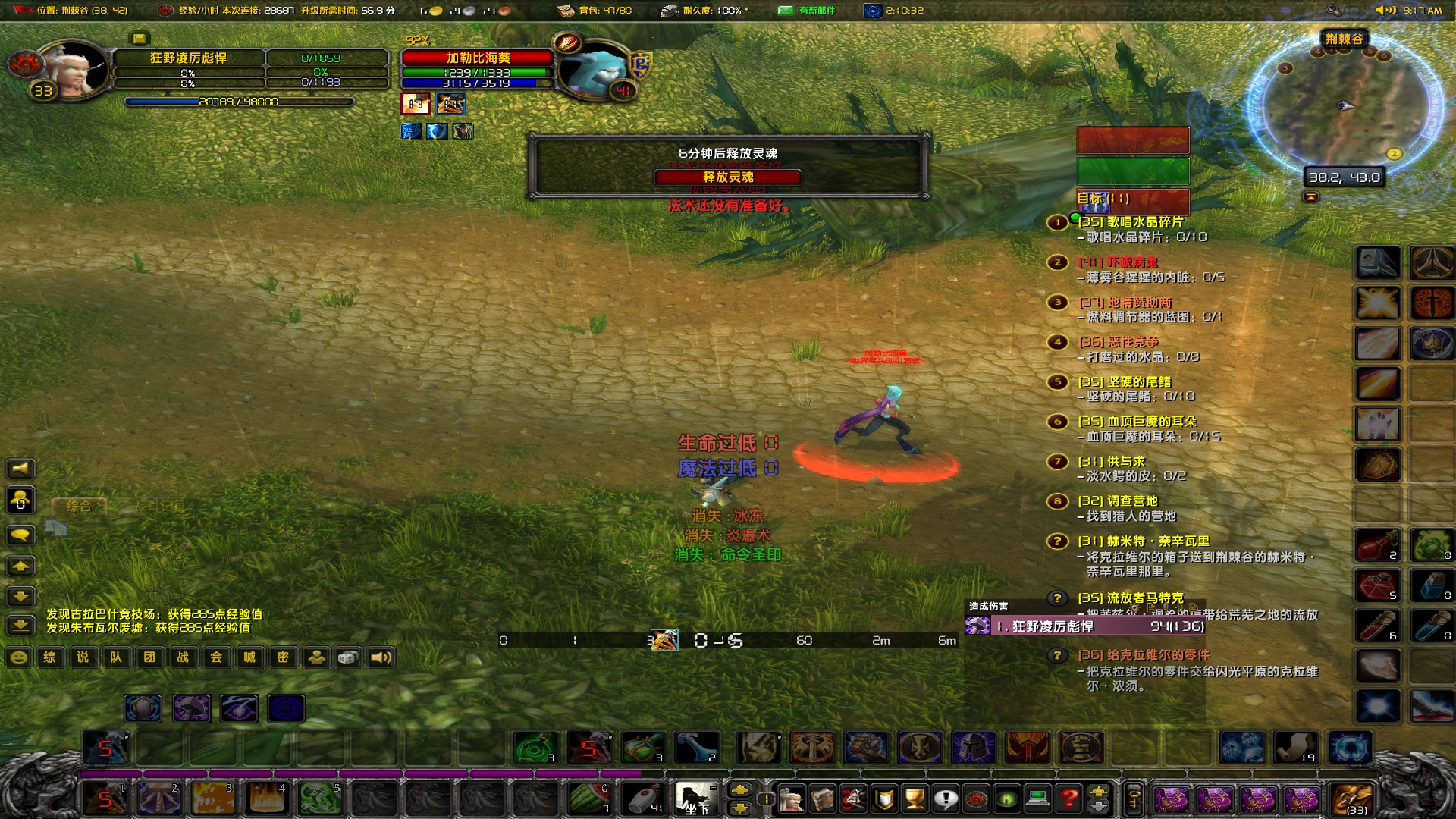Click the dice roll chat button
Viewport: 1456px width, 819px height.
(348, 657)
